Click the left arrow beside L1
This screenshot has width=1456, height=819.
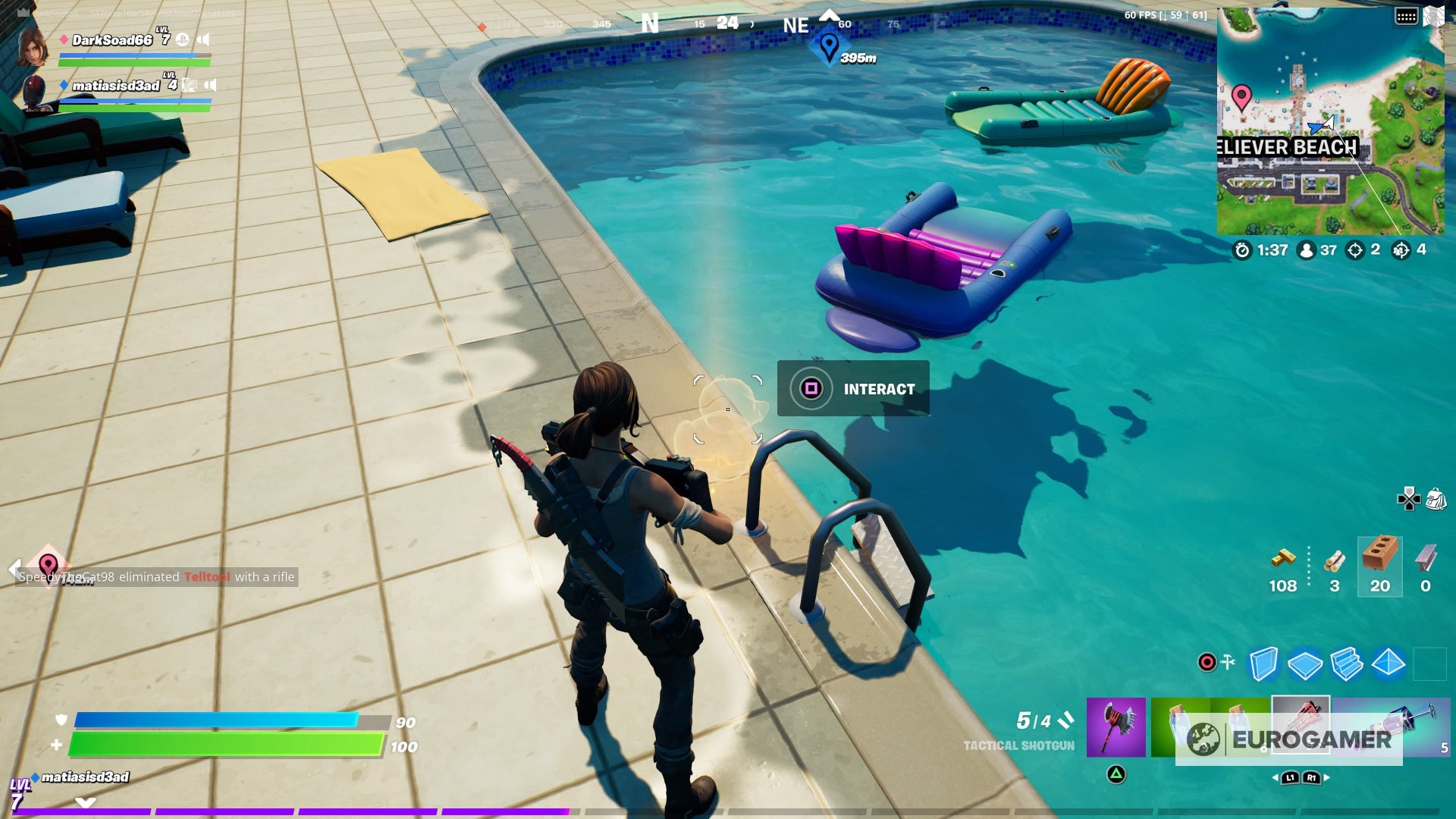tap(1276, 777)
